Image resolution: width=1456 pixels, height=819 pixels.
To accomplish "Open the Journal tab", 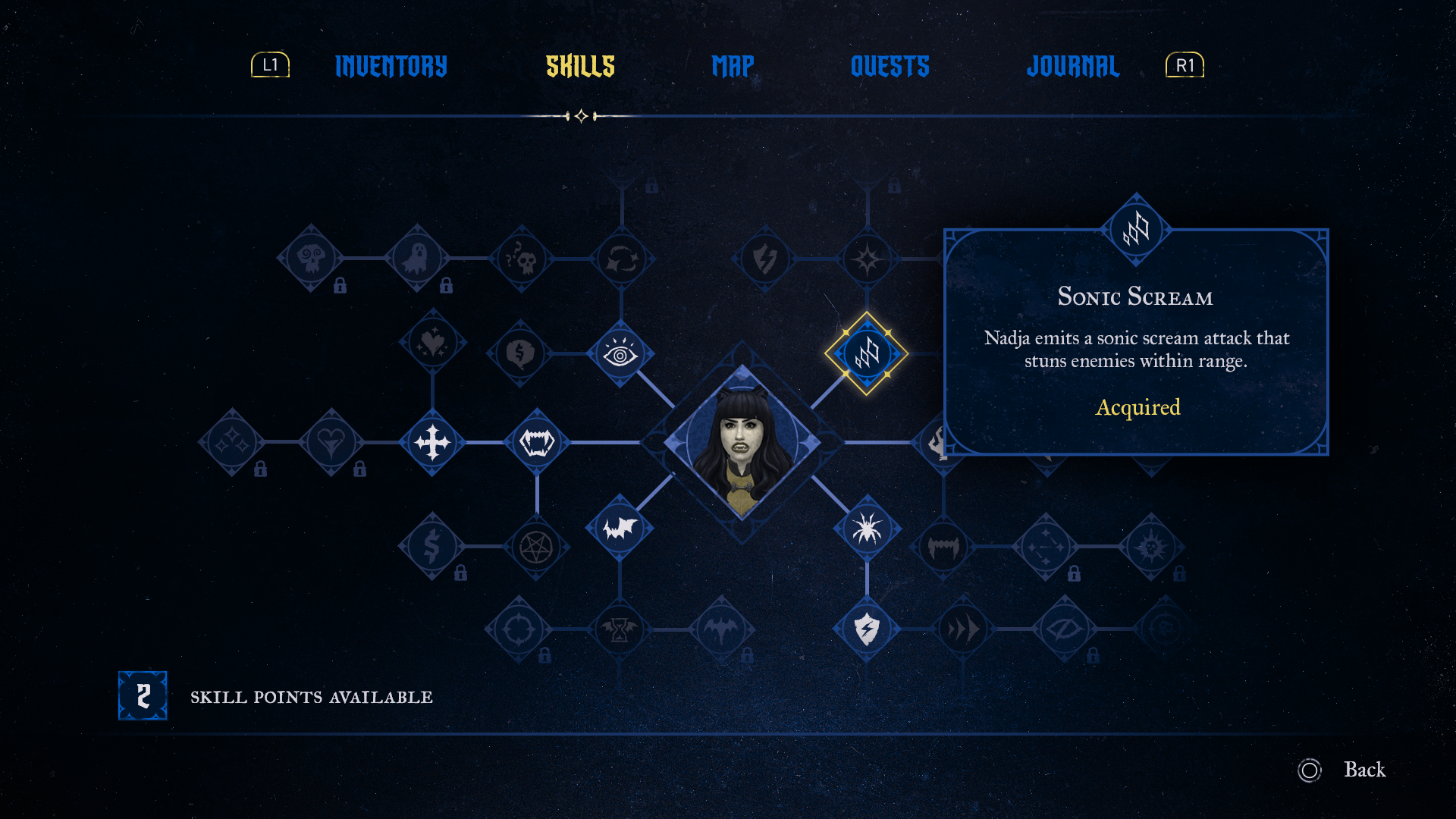I will [x=1072, y=67].
